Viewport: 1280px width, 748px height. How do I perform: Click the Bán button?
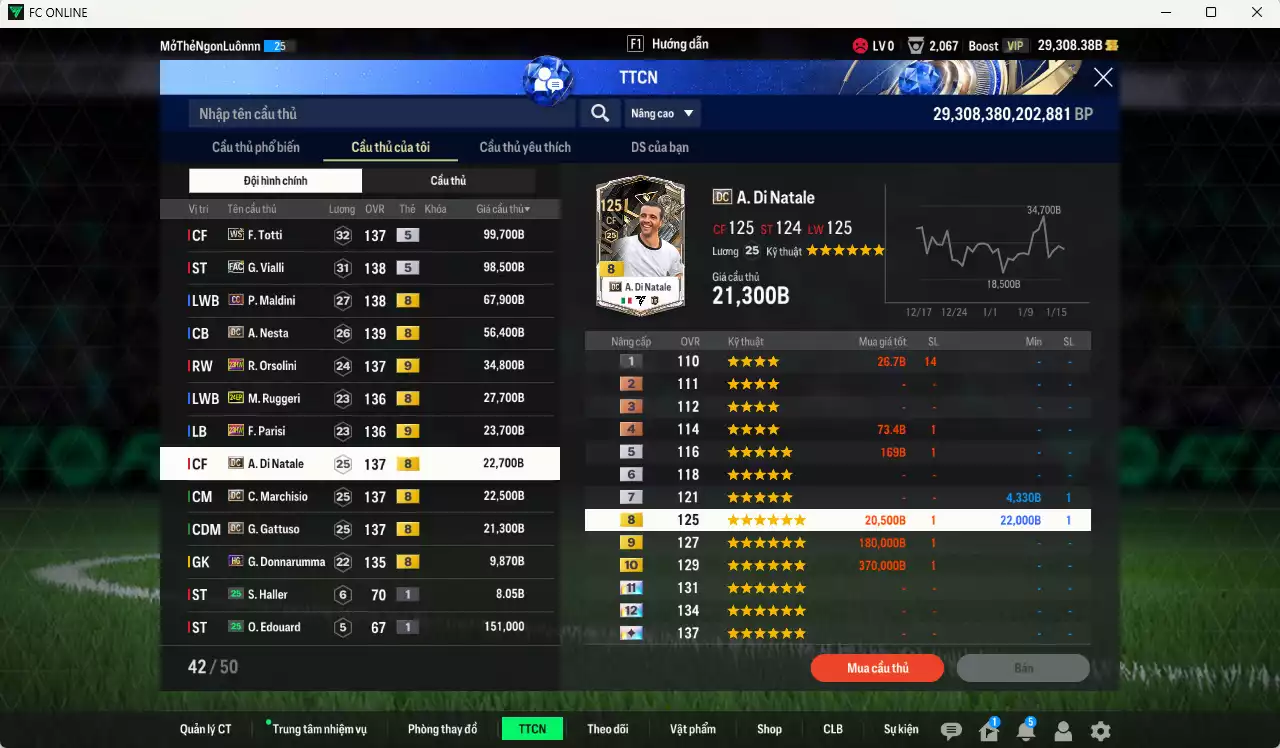coord(1023,668)
